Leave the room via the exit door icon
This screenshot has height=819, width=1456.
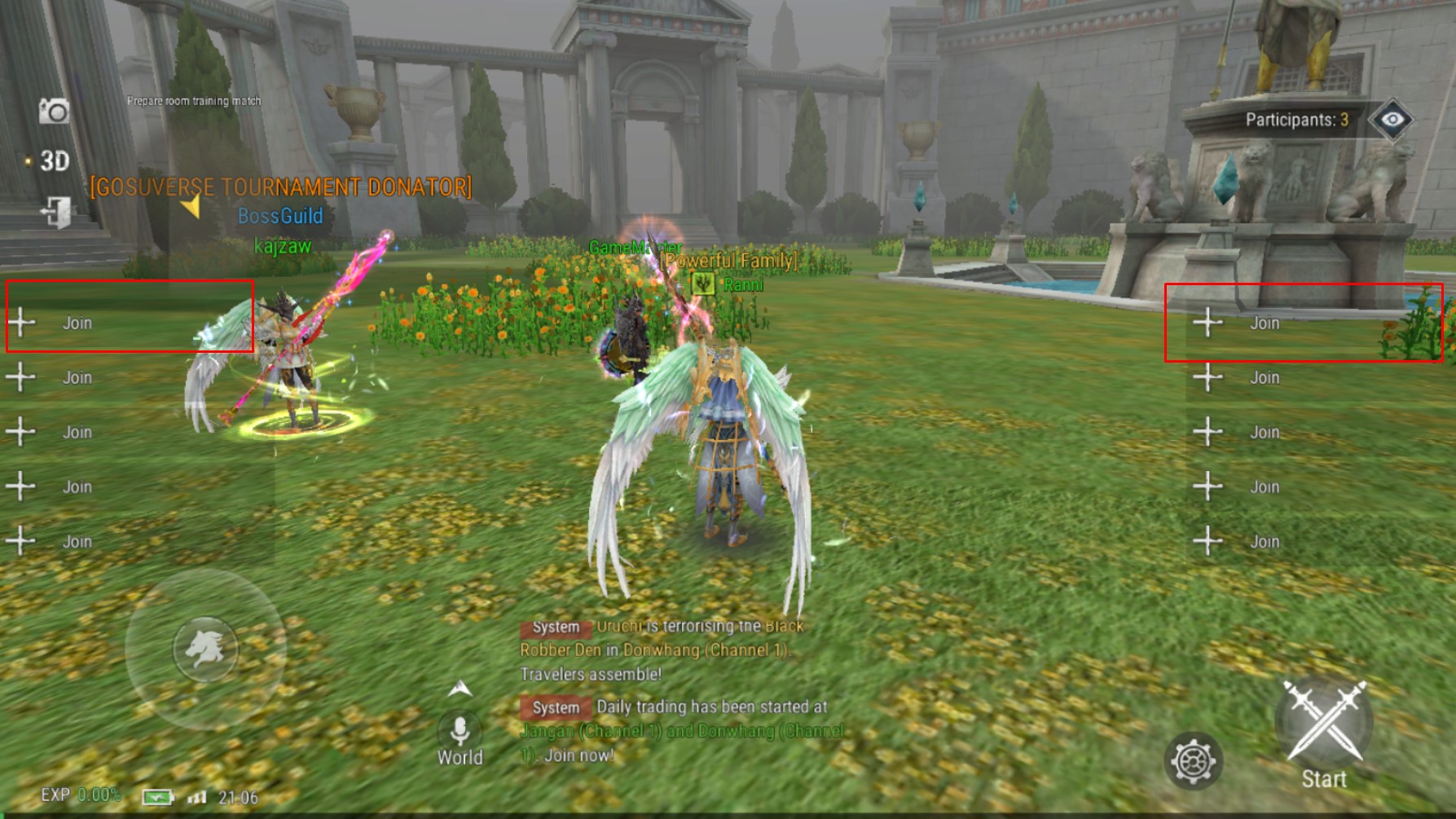tap(56, 212)
